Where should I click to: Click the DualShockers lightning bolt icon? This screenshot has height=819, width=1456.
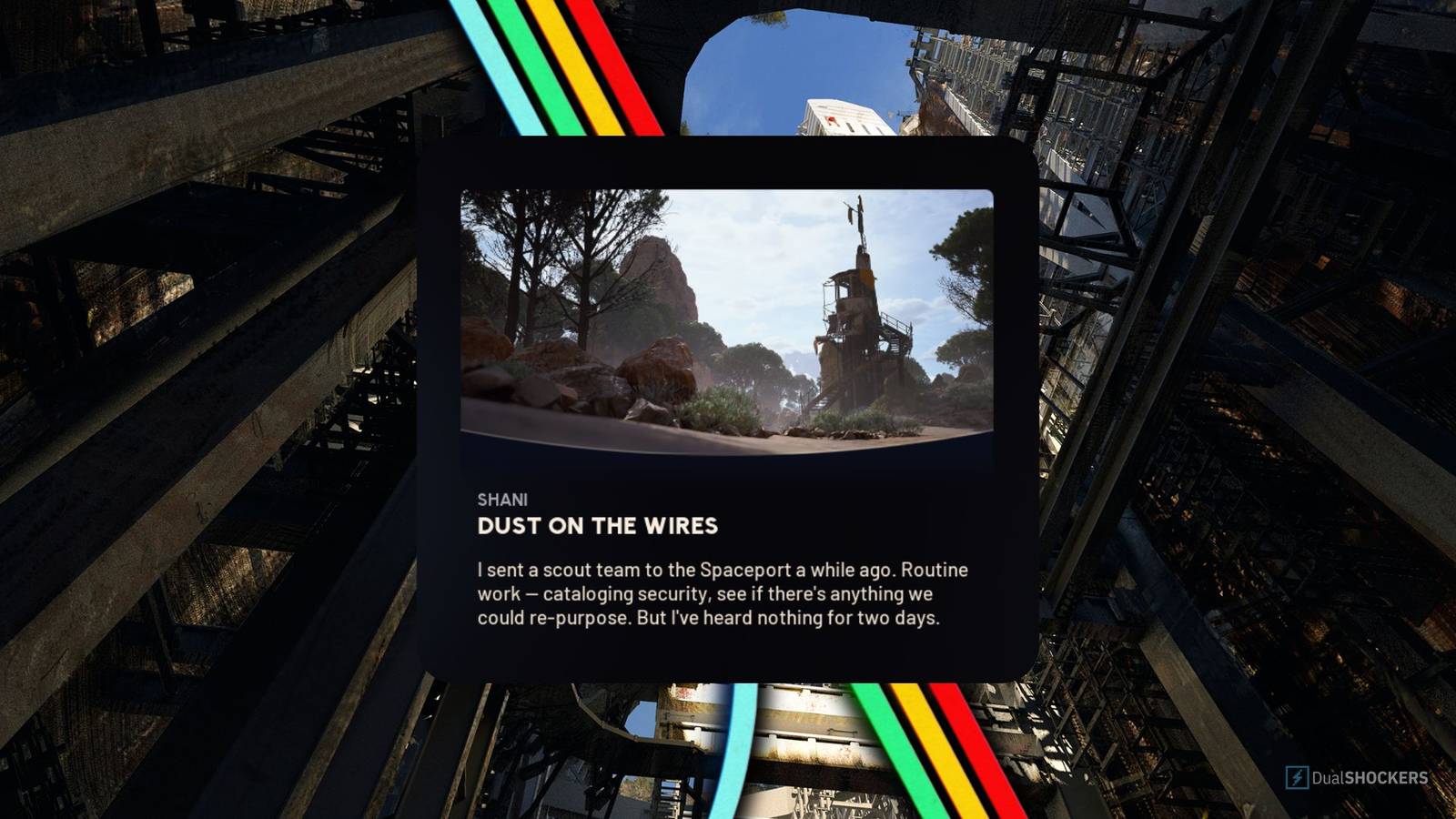pyautogui.click(x=1296, y=778)
